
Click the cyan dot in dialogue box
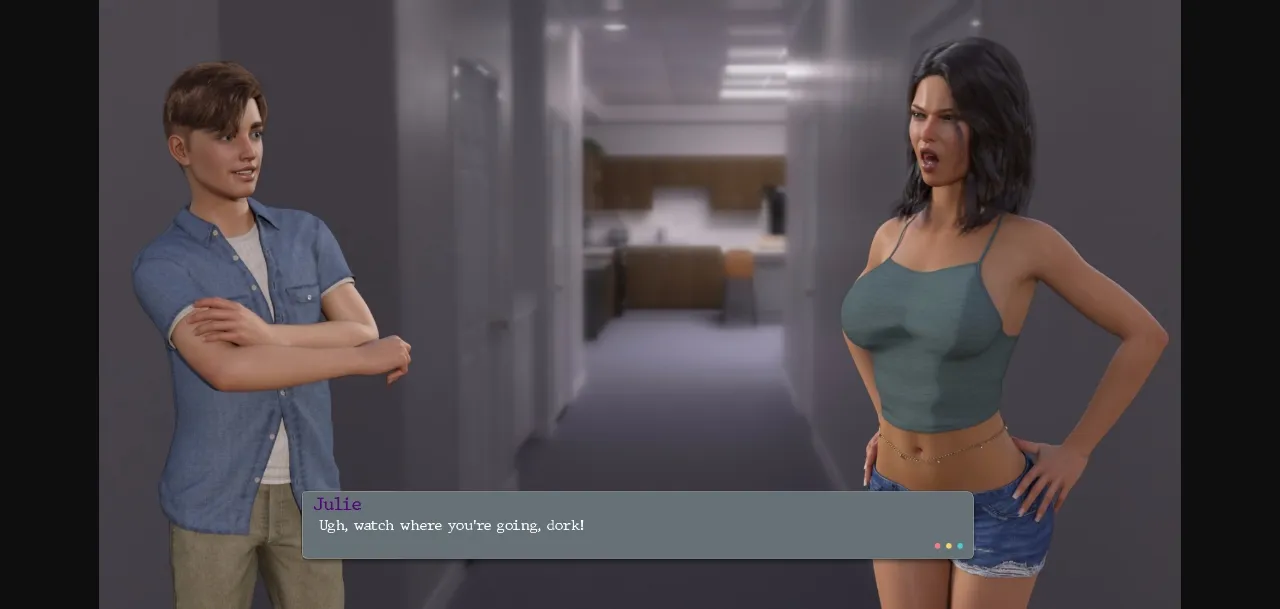960,546
